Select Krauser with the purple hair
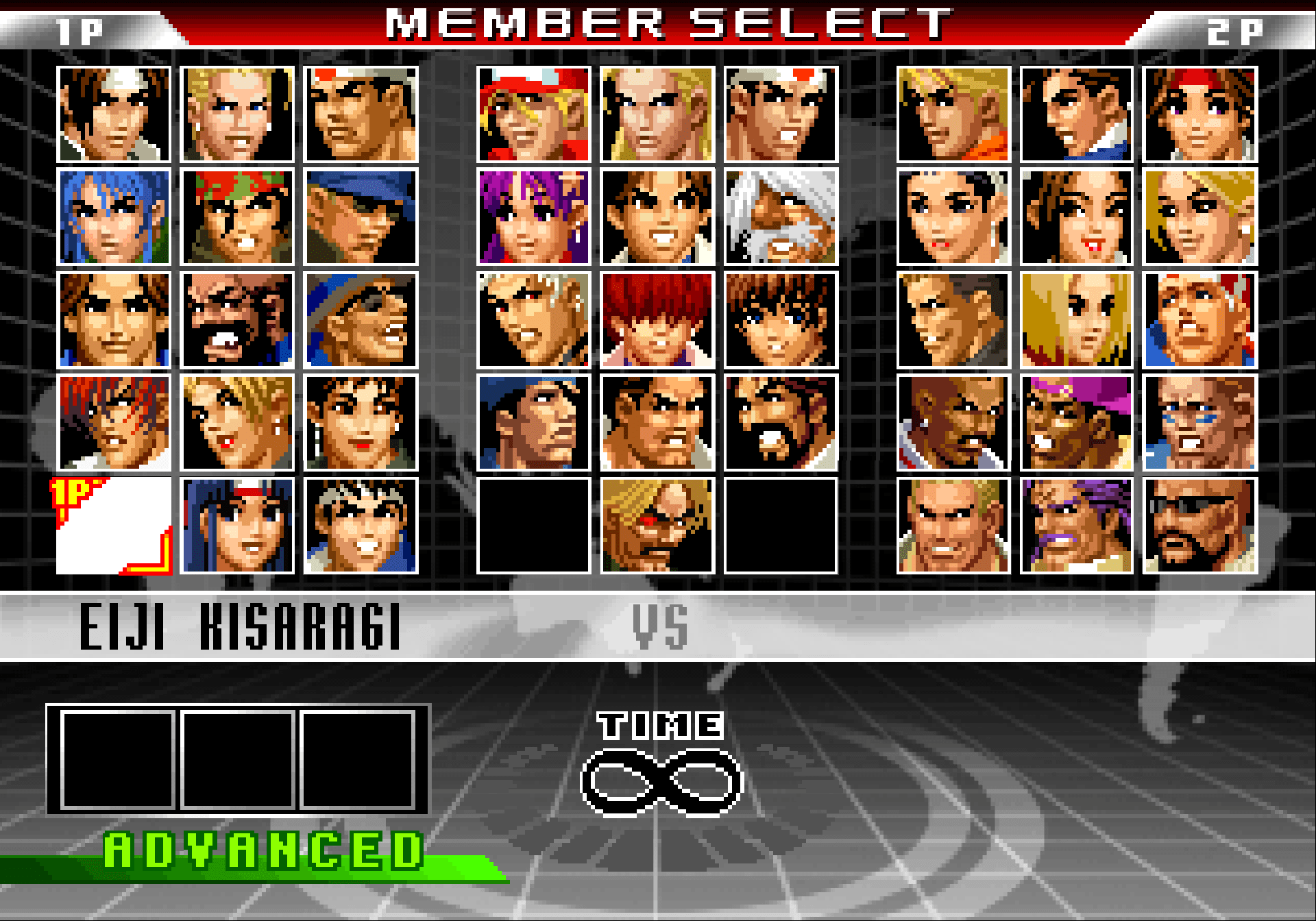 [x=1076, y=526]
